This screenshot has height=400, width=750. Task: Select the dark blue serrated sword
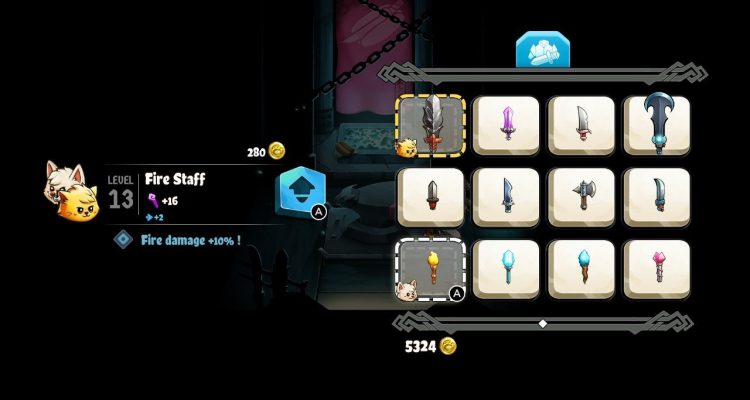507,197
